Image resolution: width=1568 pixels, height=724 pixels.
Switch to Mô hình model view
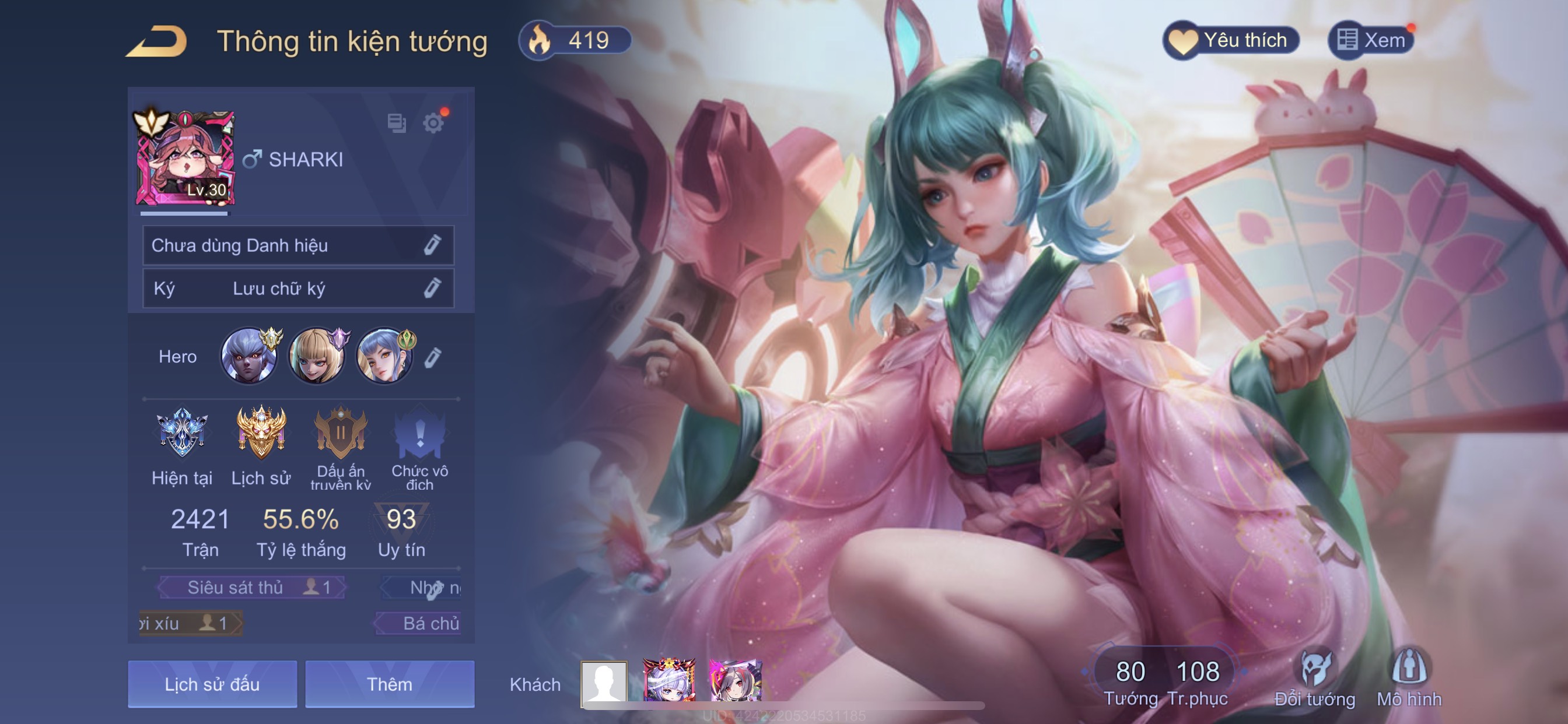(1409, 679)
